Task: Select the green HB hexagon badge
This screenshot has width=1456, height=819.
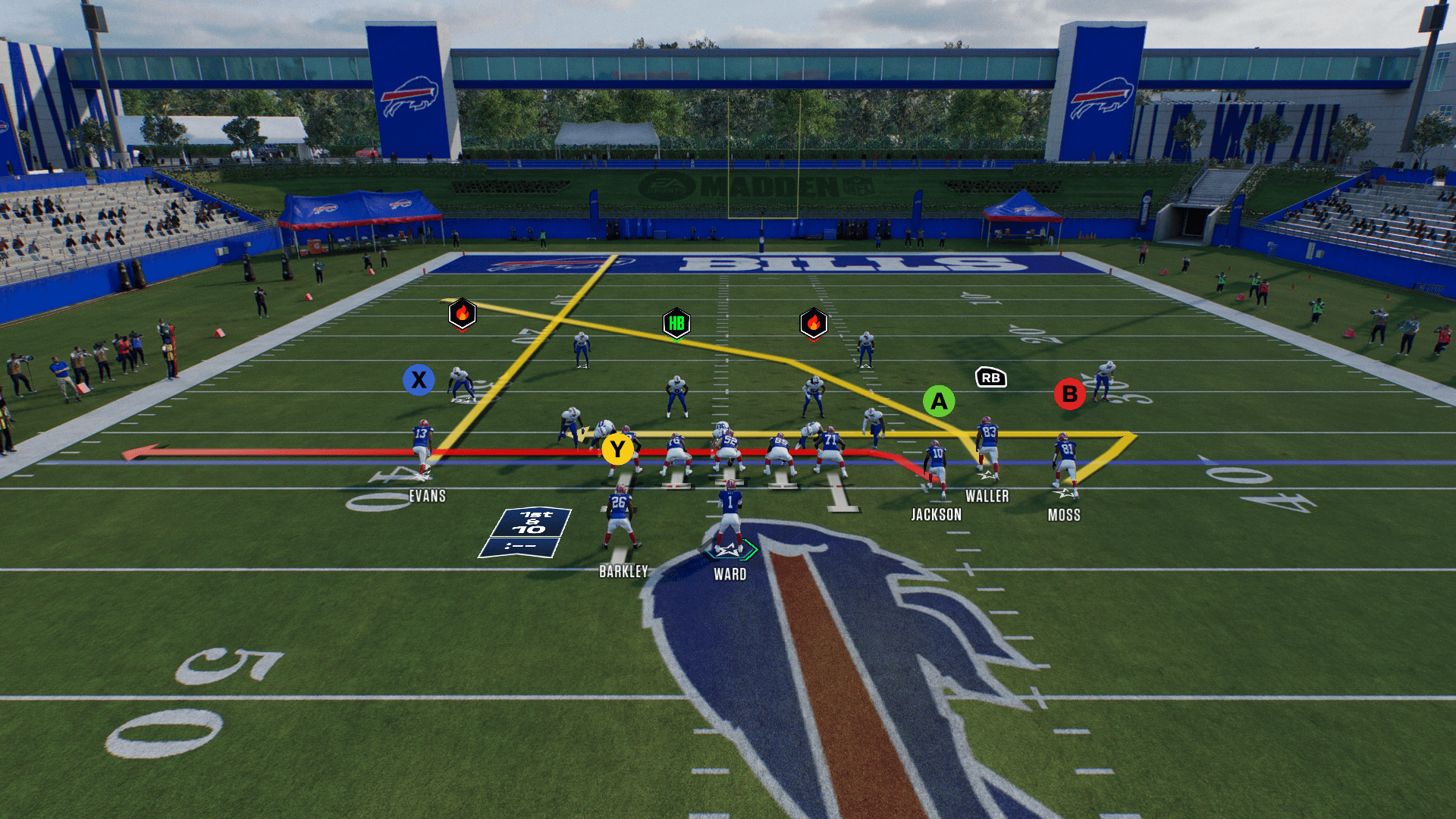Action: coord(676,324)
